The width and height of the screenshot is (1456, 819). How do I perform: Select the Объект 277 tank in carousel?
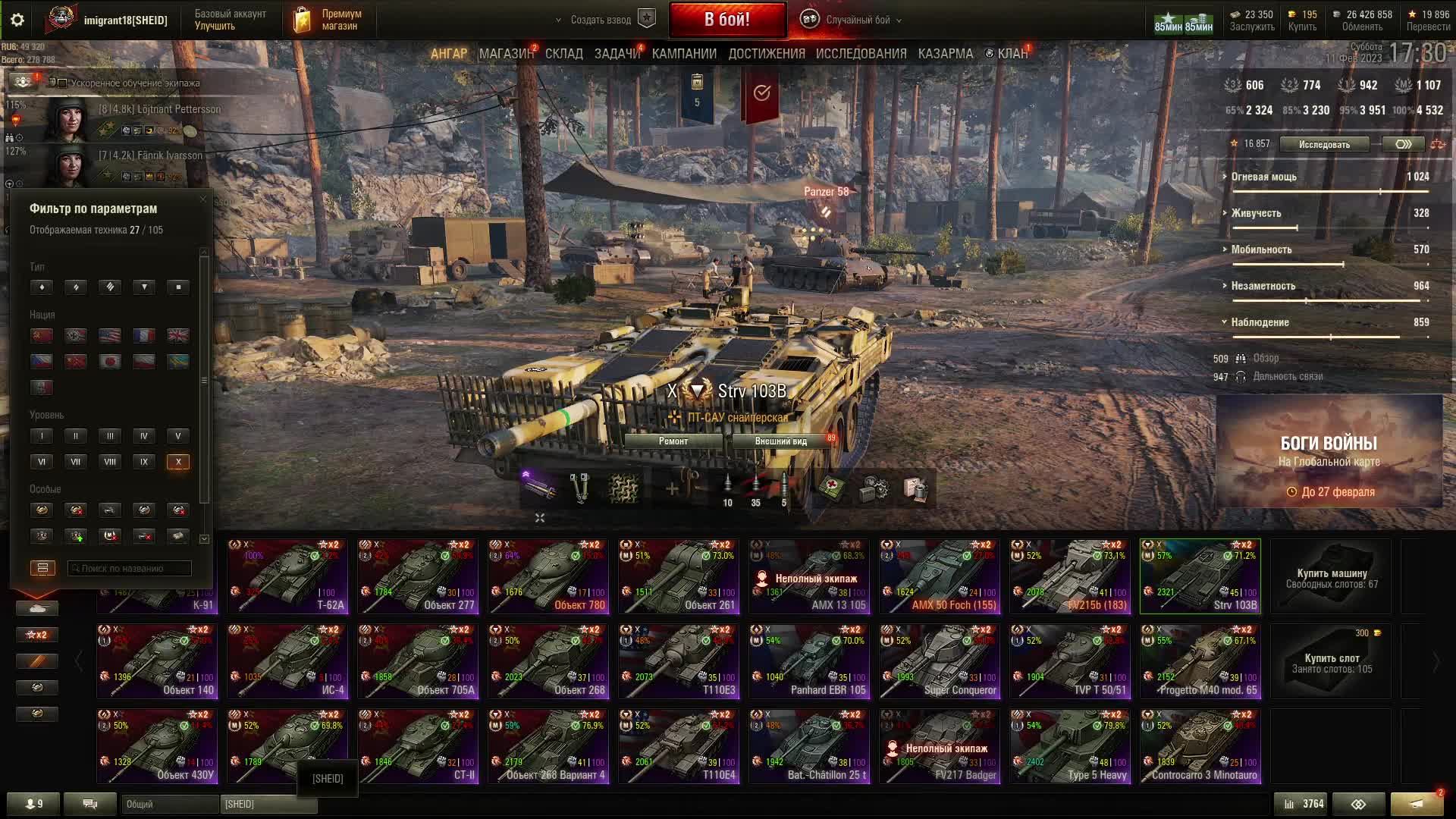coord(418,576)
